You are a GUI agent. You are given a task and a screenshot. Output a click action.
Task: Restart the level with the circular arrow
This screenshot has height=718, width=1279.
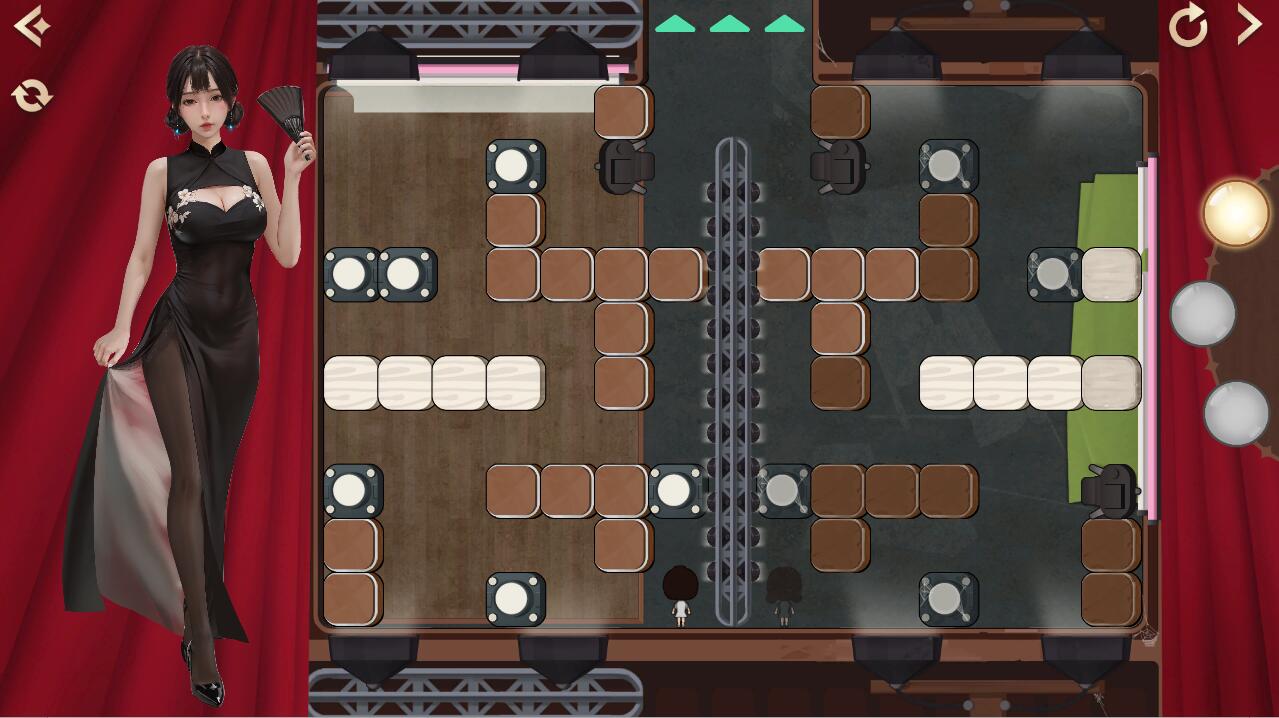[1188, 26]
